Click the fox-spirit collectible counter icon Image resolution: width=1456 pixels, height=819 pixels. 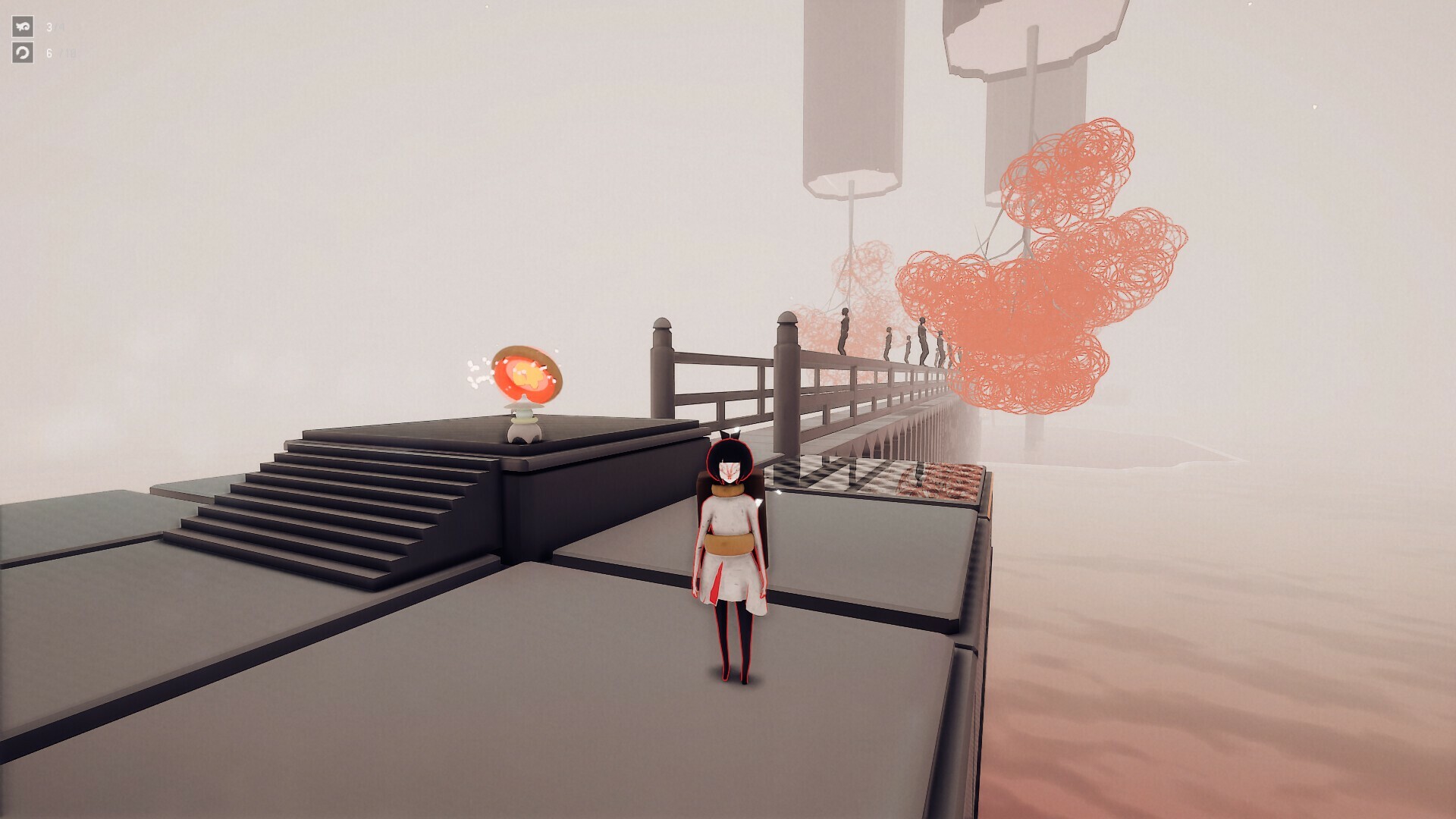(x=23, y=27)
